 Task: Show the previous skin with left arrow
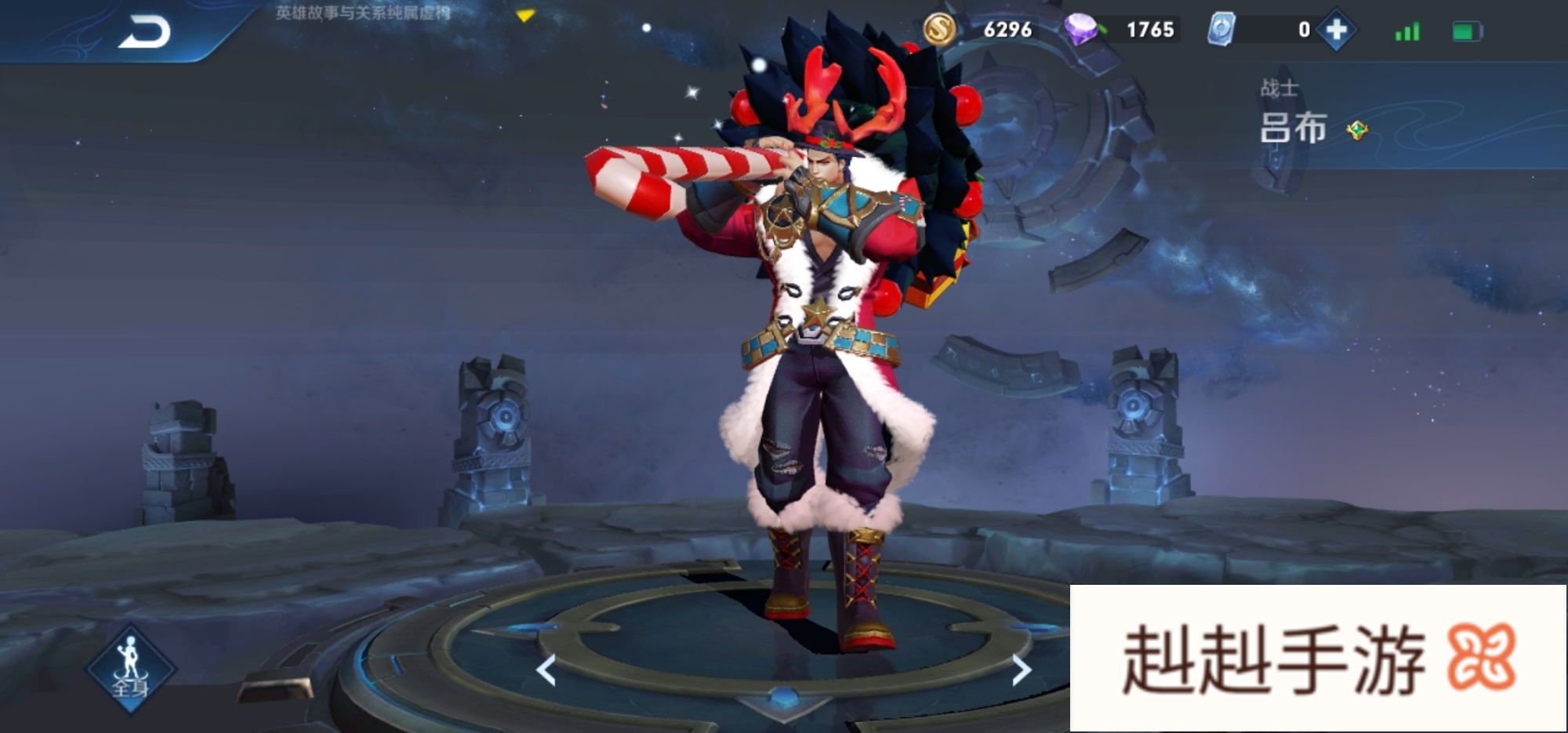546,670
